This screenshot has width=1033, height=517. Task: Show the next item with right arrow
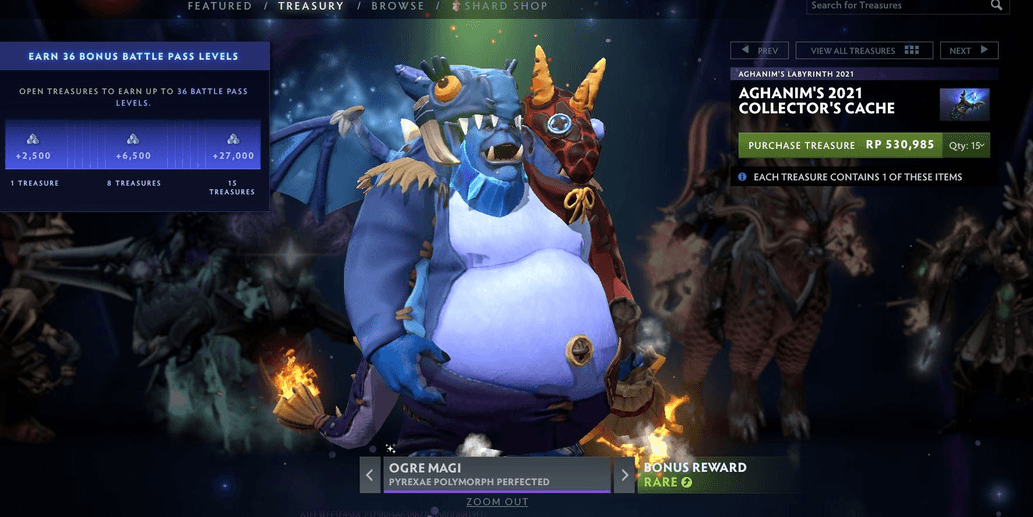pyautogui.click(x=625, y=475)
